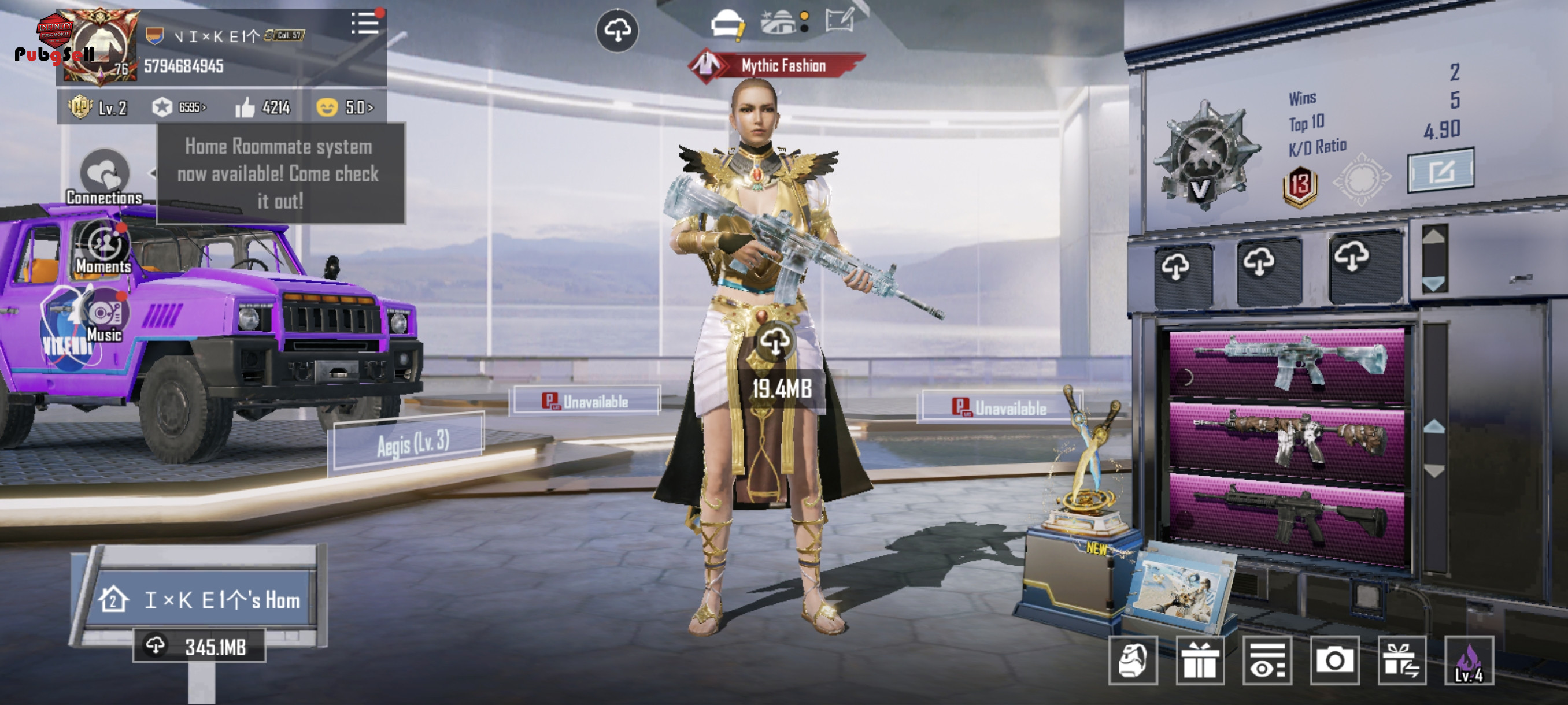
Task: Open the gift box icon
Action: [1200, 661]
